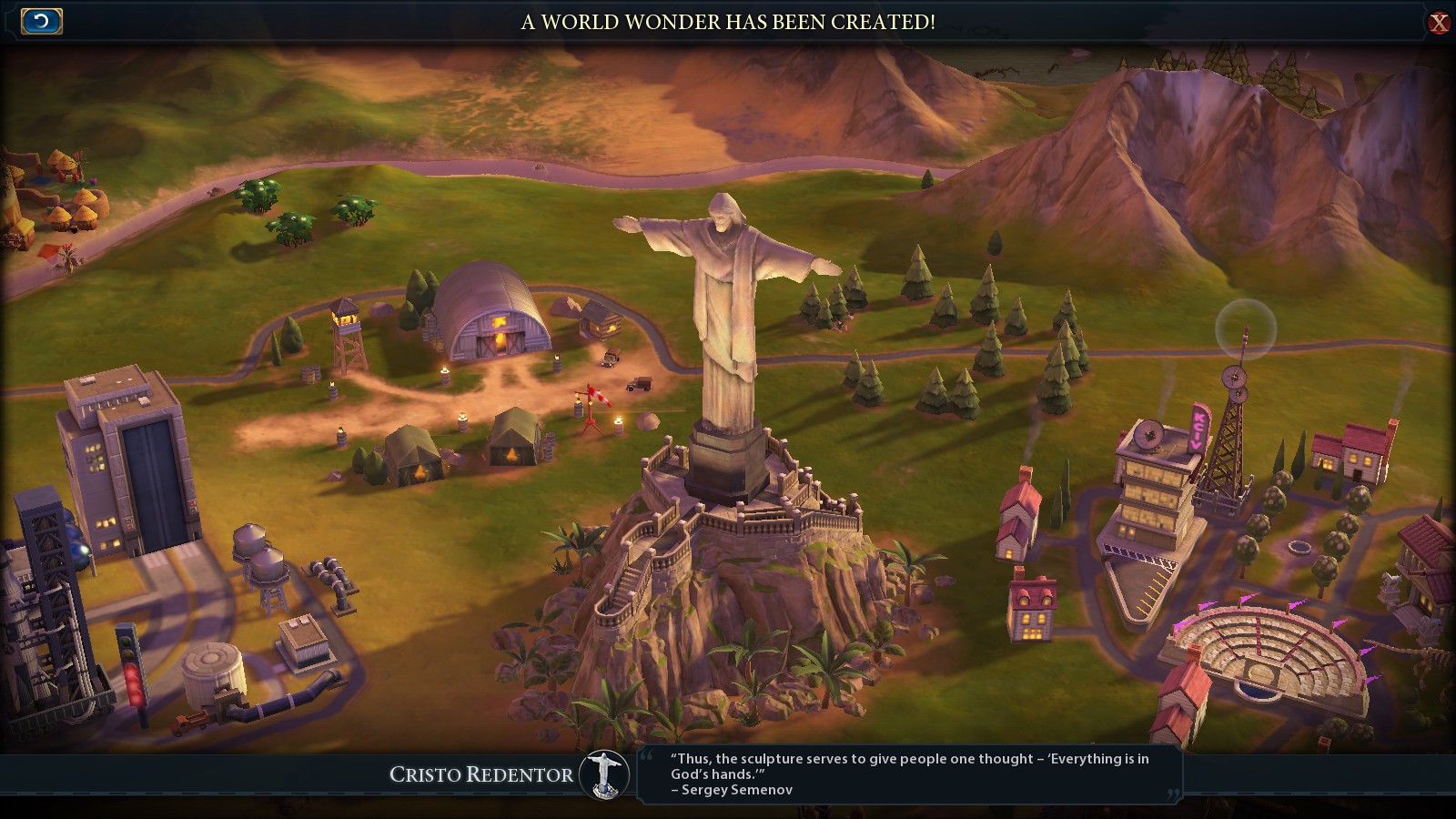Open the Sergey Semenov quote panel
Viewport: 1456px width, 819px height.
(910, 773)
